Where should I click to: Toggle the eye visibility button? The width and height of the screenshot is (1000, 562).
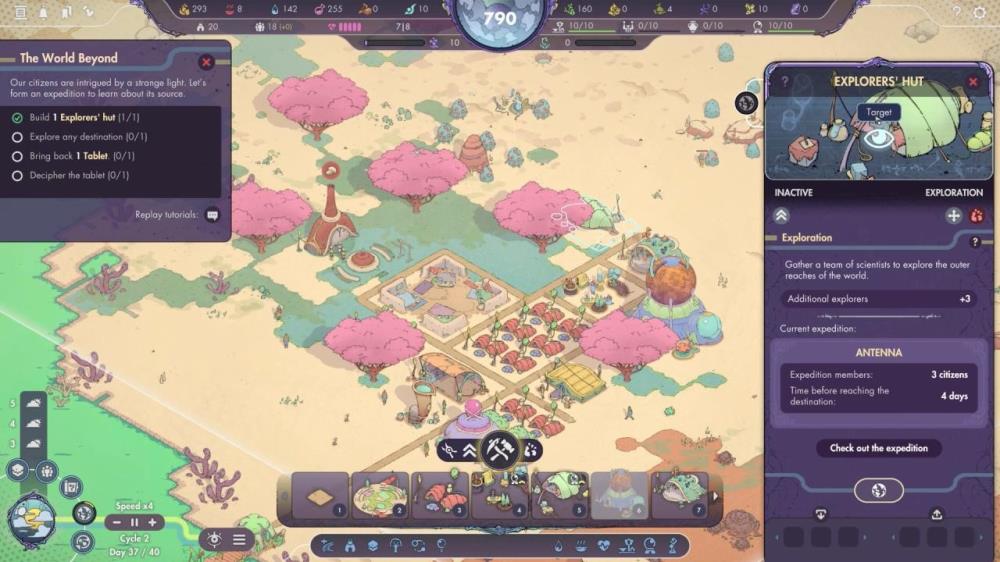[x=214, y=539]
